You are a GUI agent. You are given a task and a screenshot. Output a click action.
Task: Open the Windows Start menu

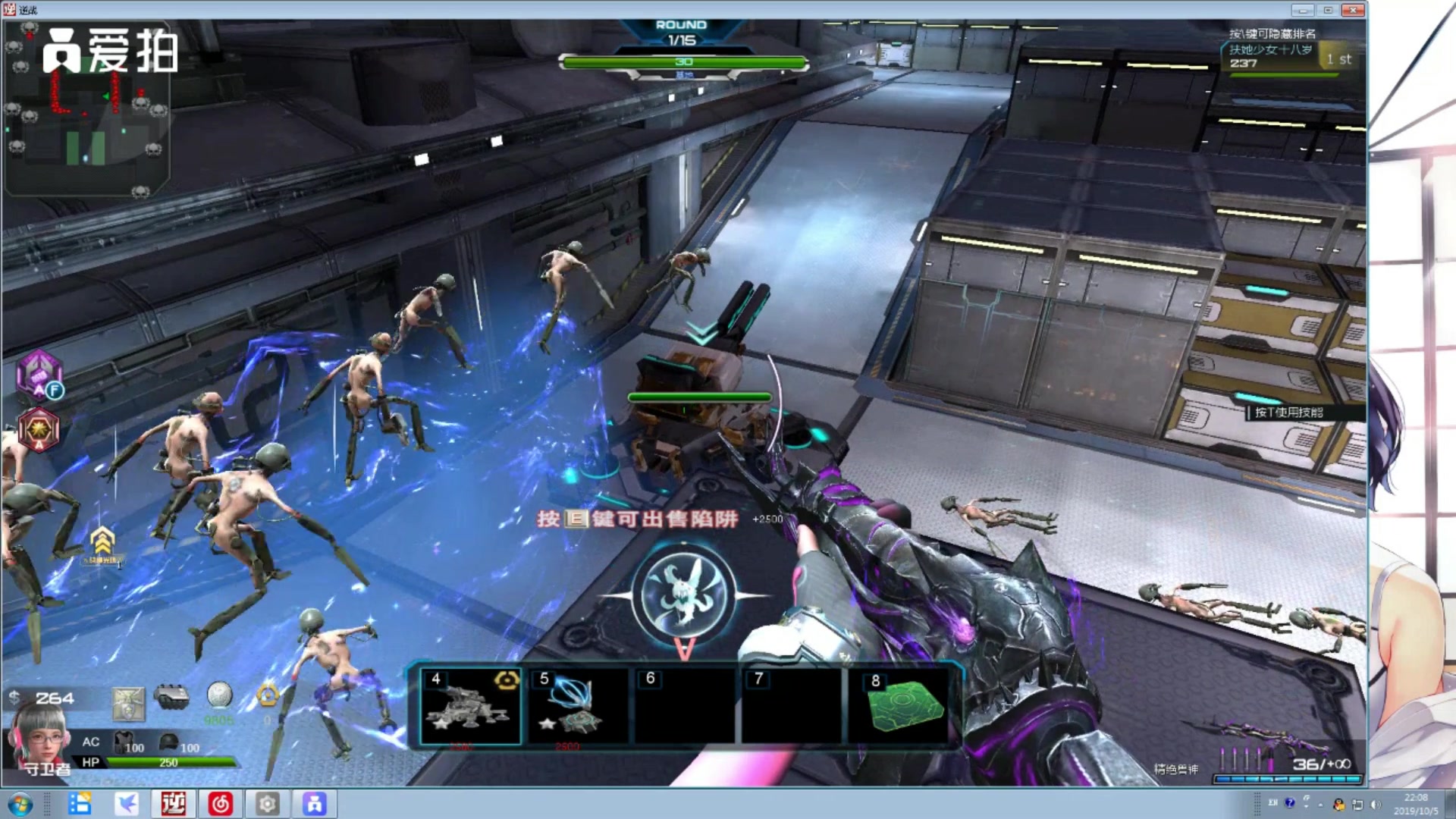coord(20,804)
